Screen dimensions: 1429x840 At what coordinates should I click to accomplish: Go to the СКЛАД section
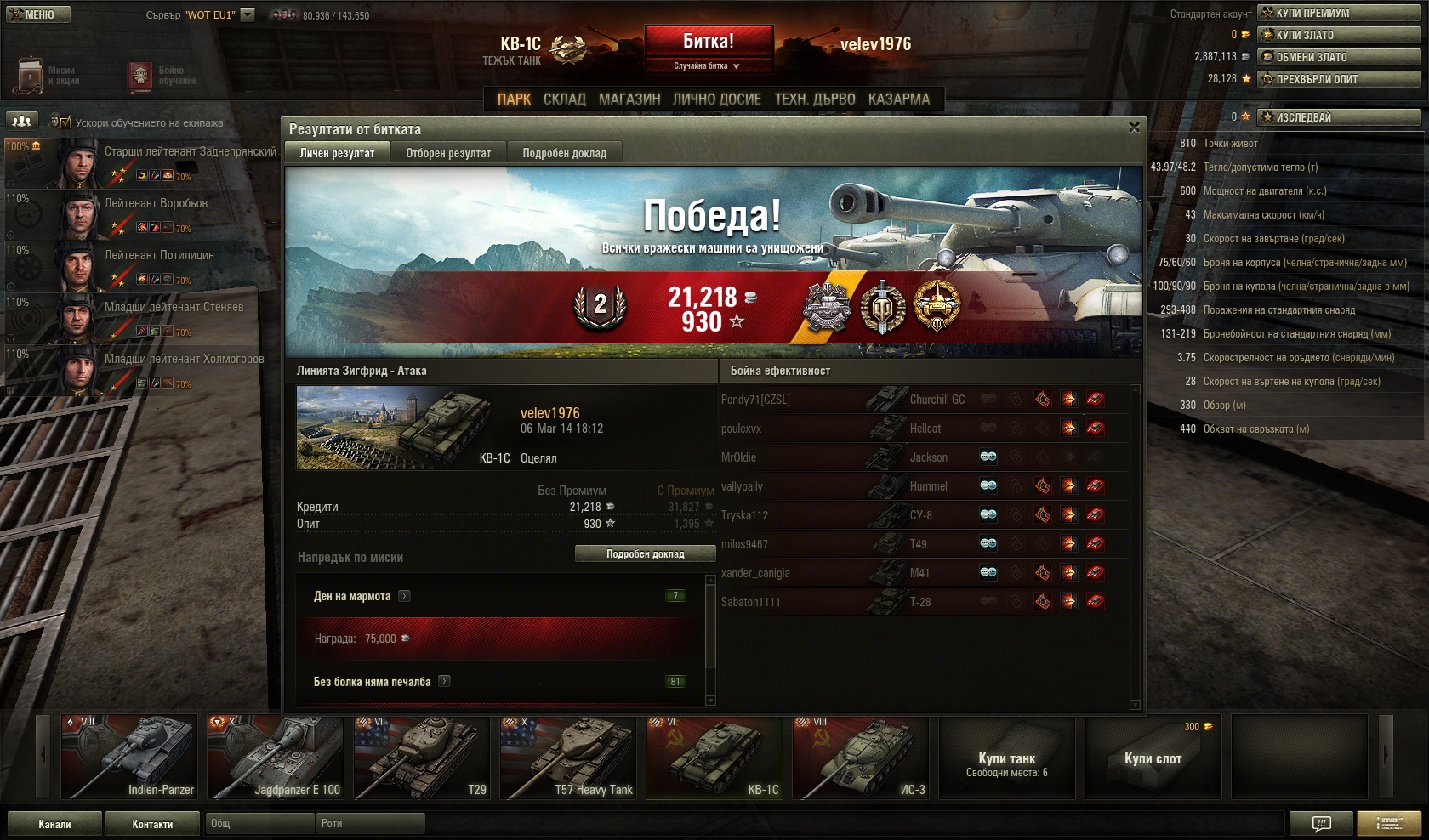coord(564,99)
